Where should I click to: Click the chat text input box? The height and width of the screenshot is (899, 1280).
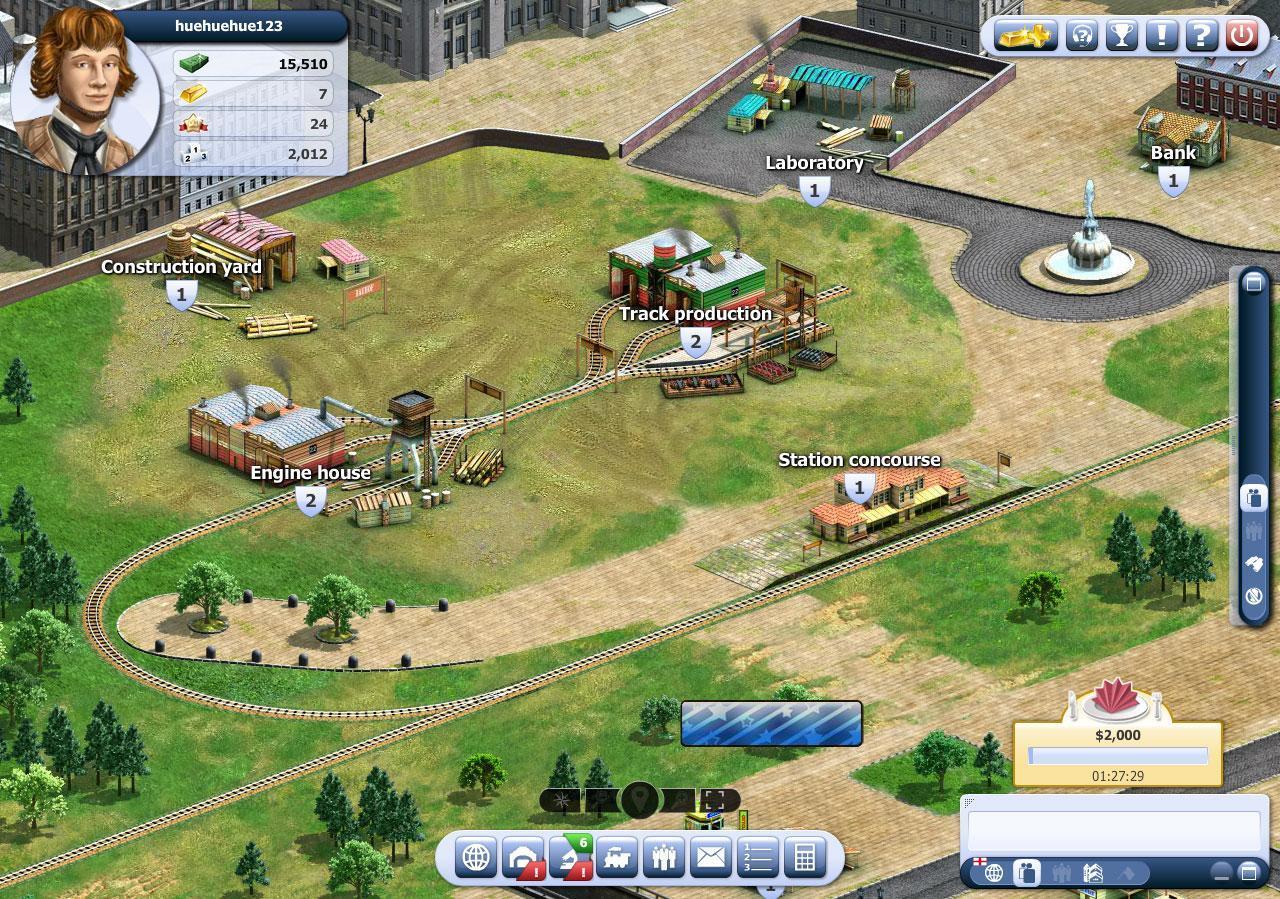(x=1113, y=830)
